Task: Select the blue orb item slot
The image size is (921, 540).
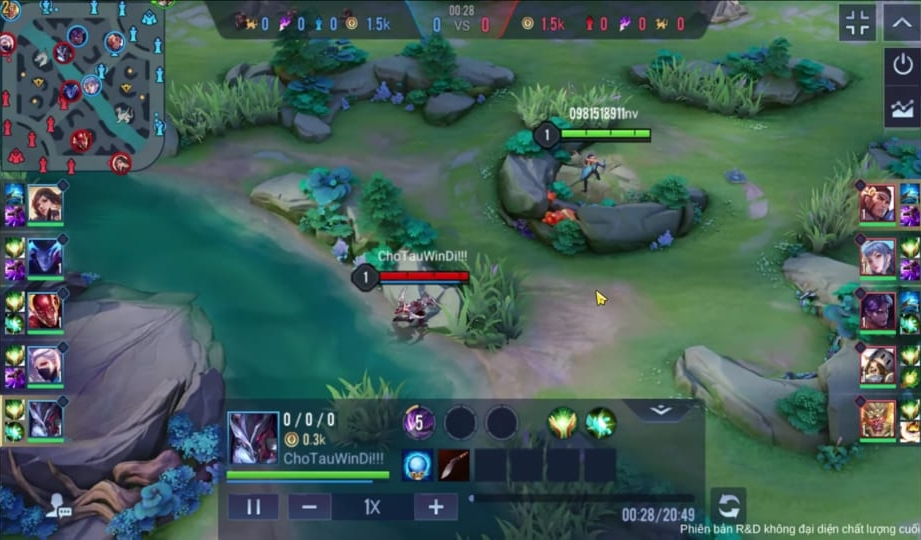Action: point(417,465)
